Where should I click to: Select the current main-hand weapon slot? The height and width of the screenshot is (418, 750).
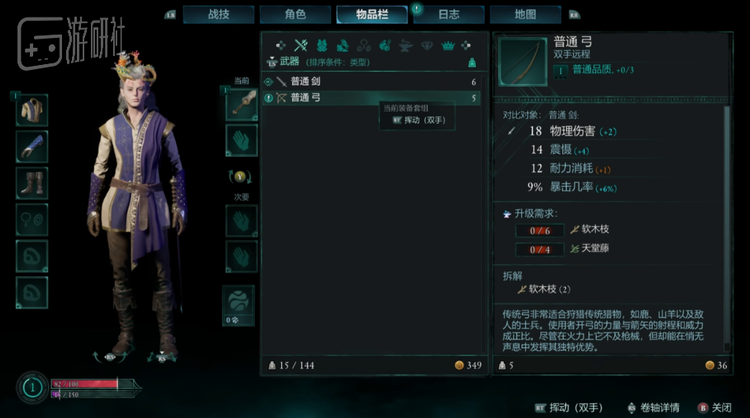[x=241, y=104]
